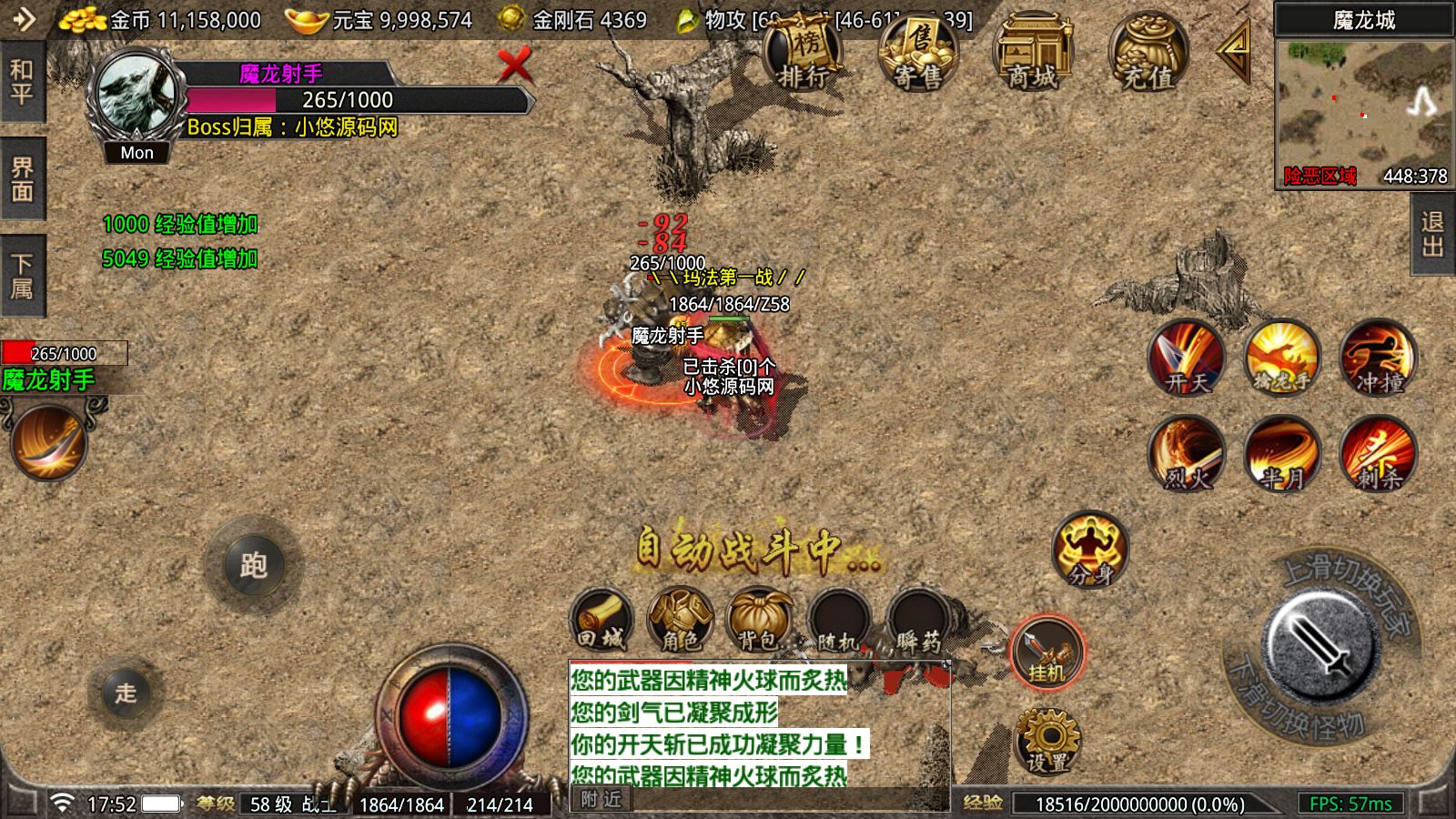Open the 下属 side tab

[22, 276]
